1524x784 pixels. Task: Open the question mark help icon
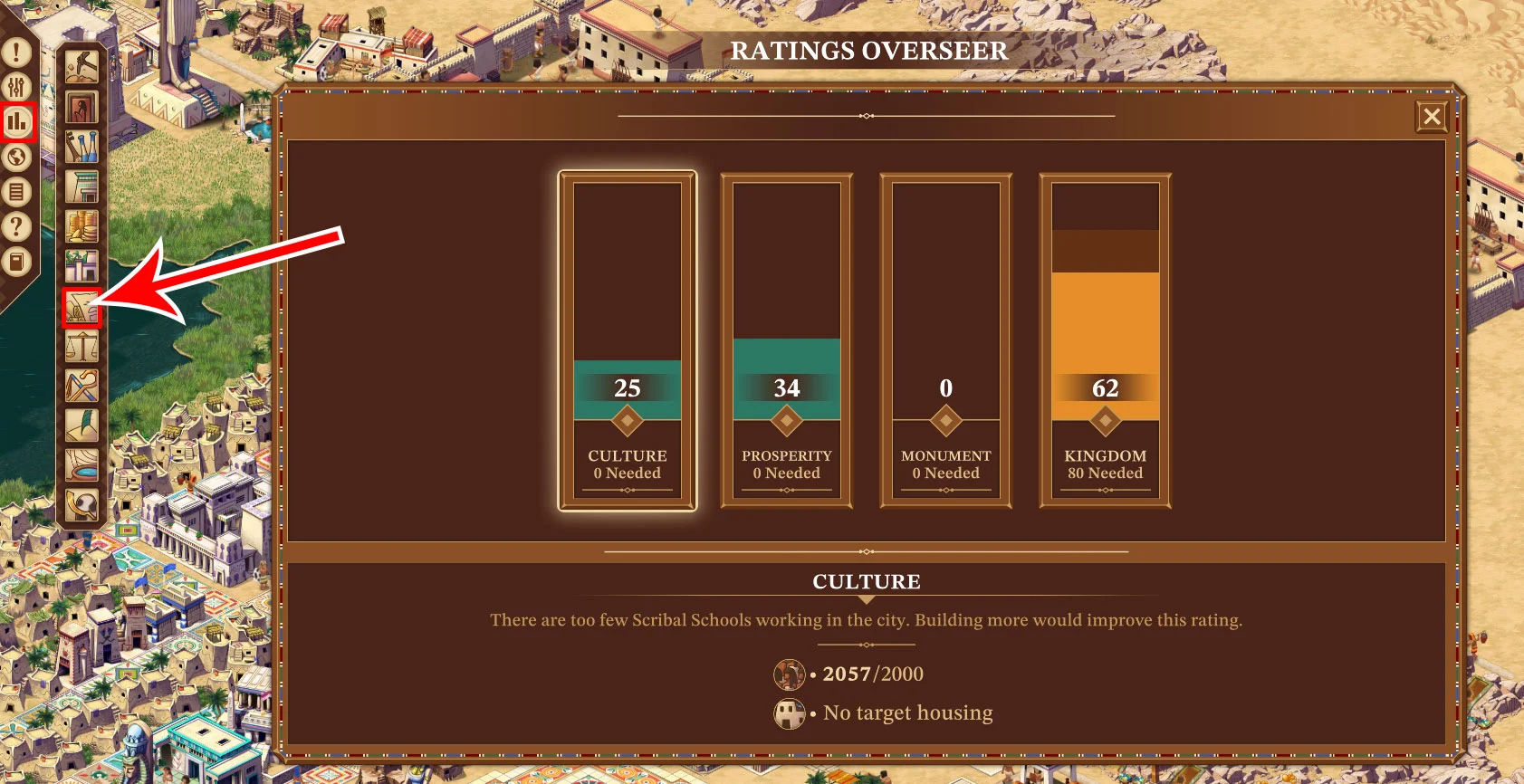16,226
